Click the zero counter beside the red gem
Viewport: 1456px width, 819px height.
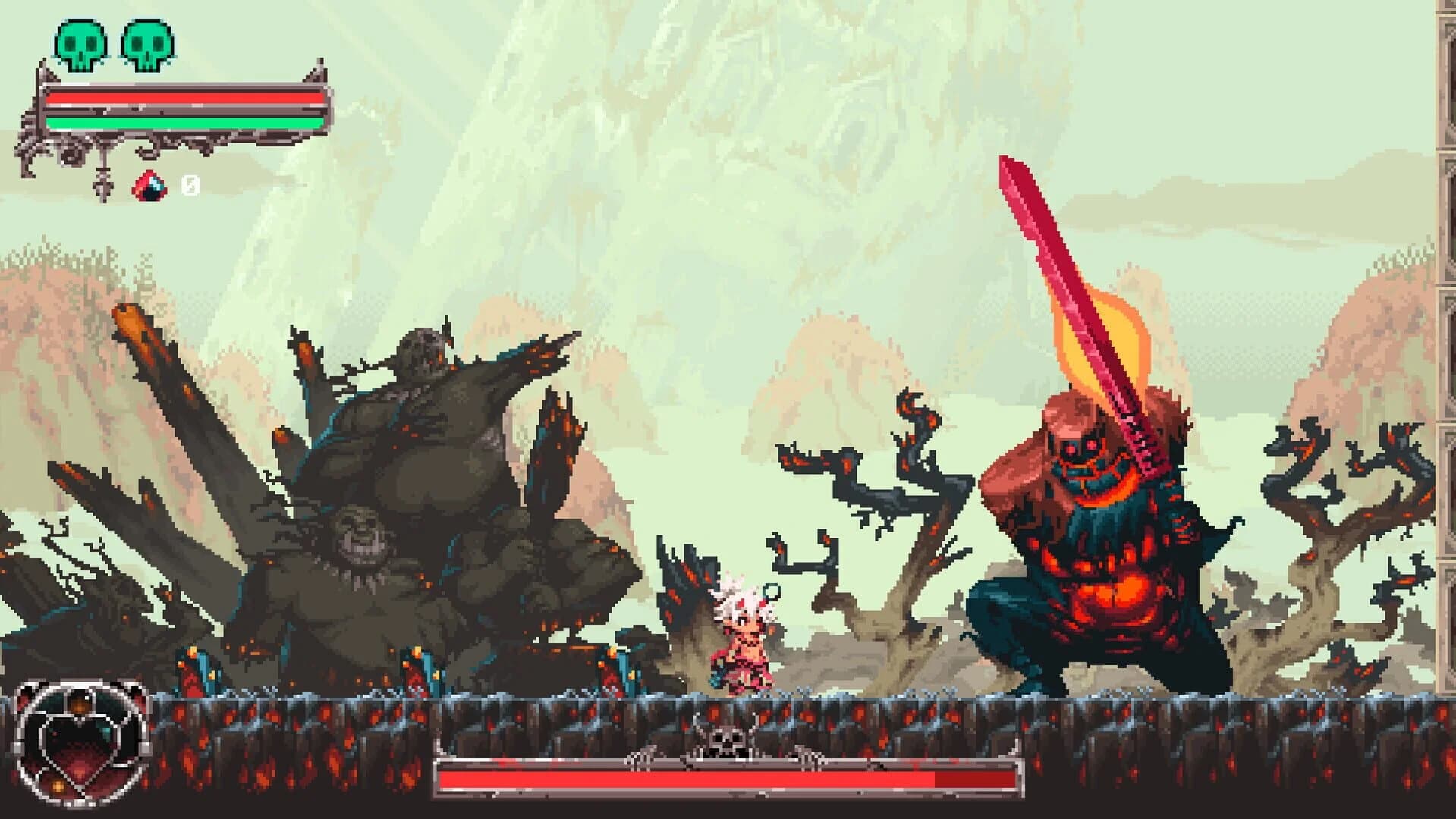pos(190,183)
